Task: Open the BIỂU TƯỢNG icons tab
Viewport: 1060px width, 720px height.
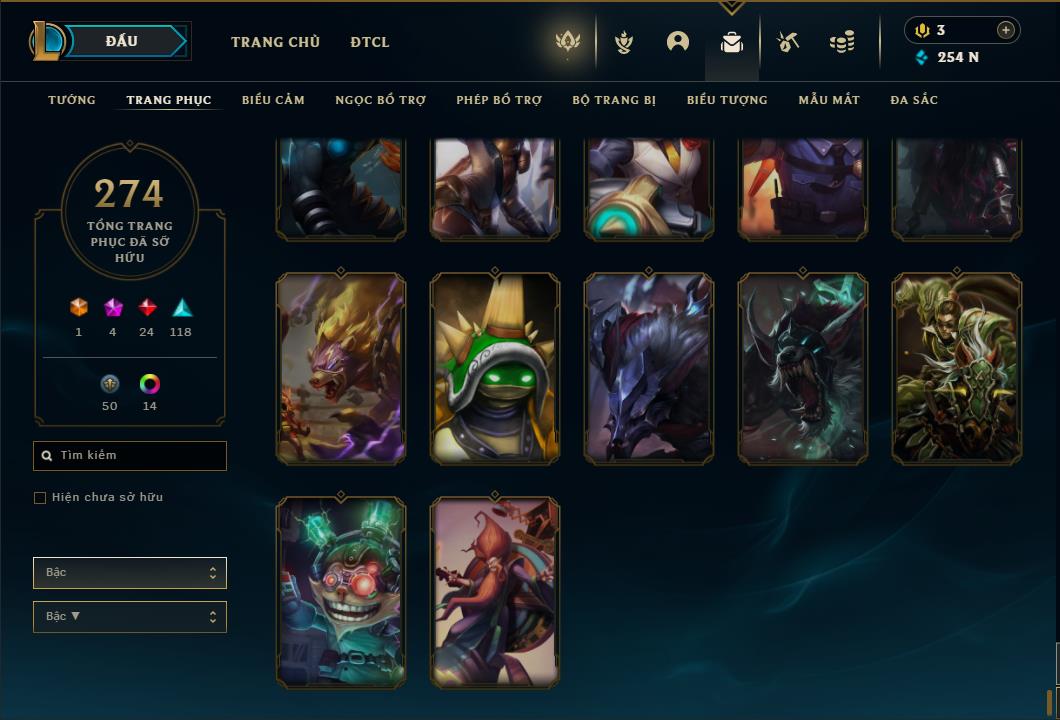Action: point(727,100)
